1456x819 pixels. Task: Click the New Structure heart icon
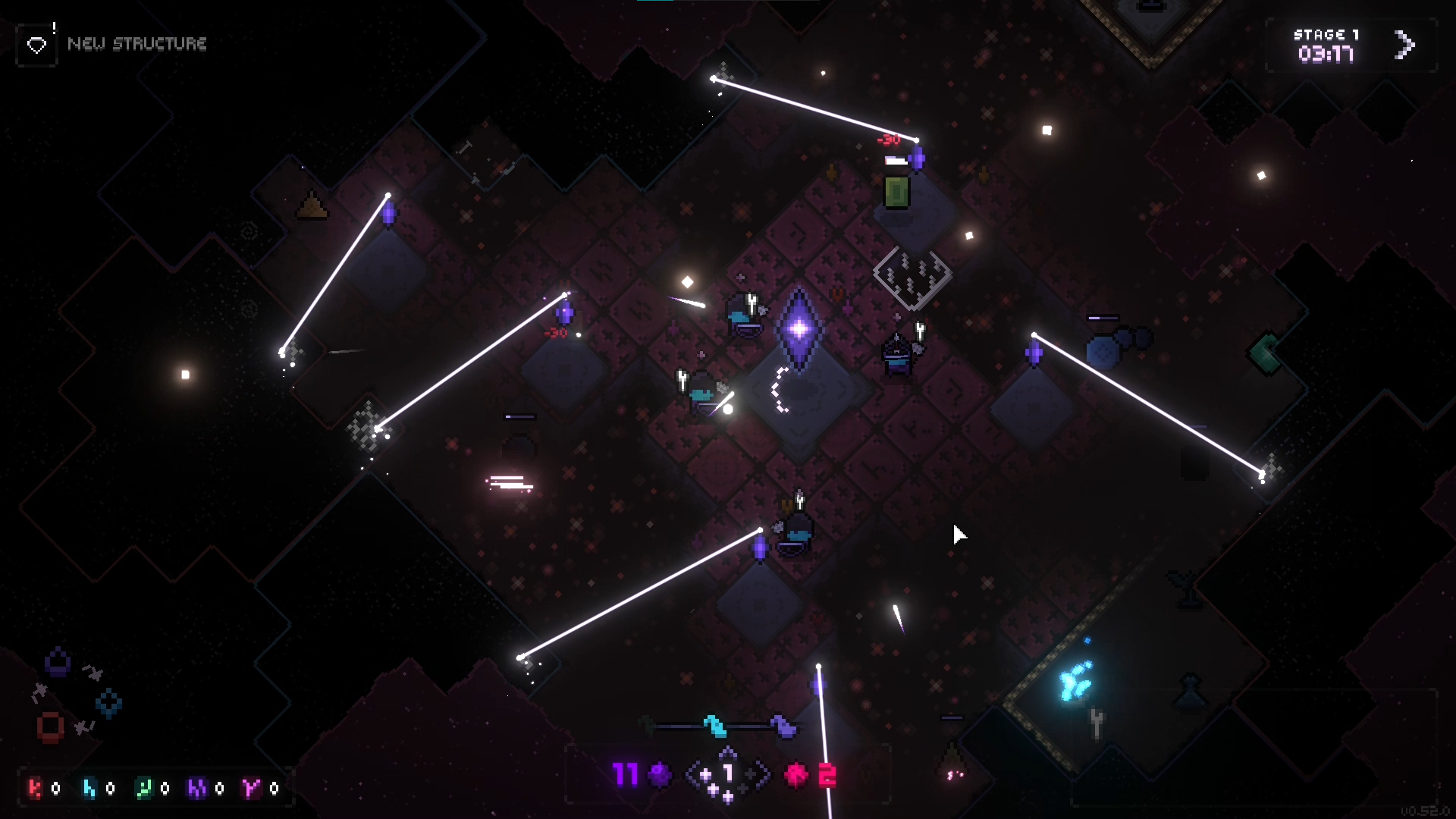coord(36,44)
